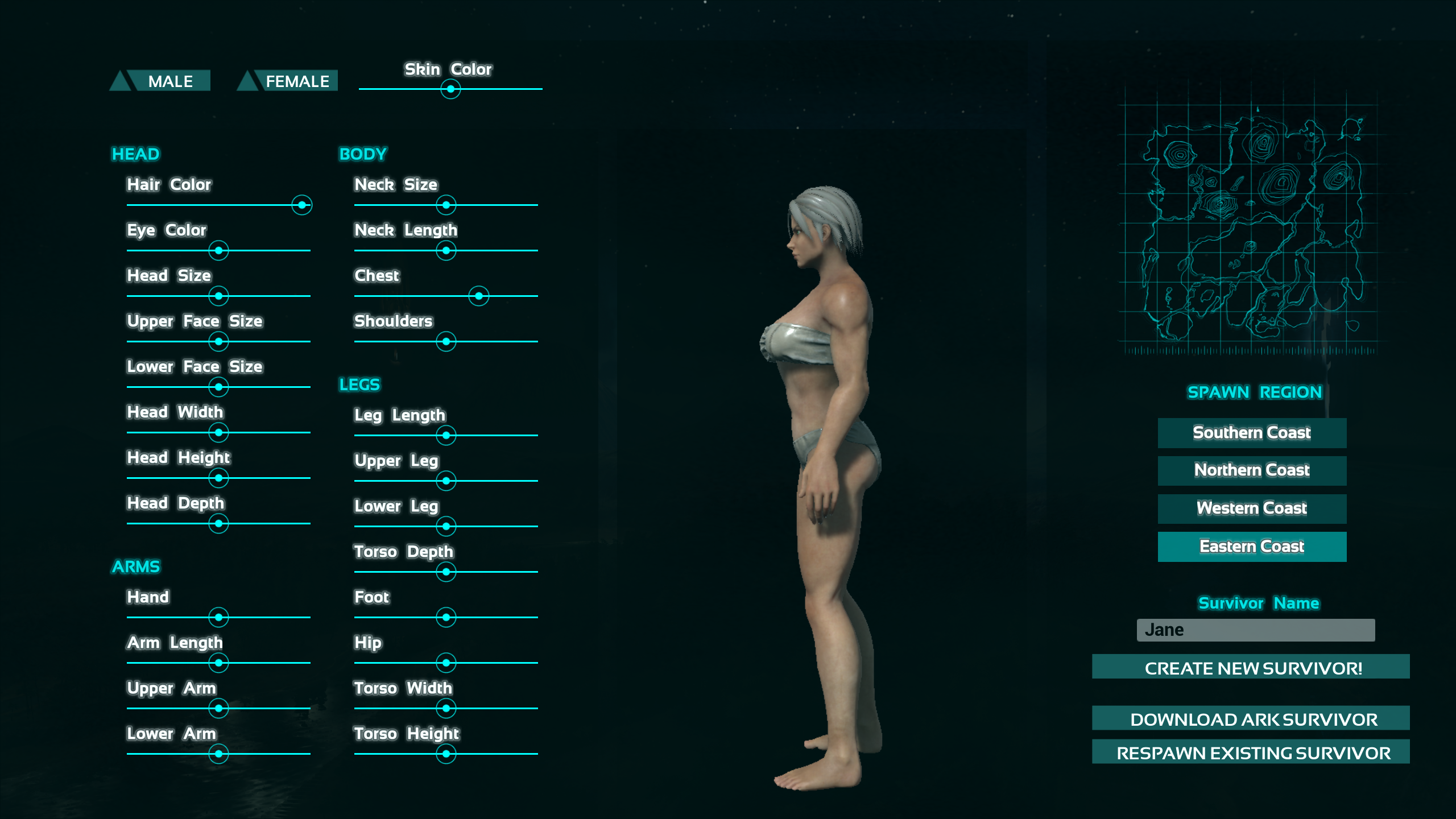Choose the FEMALE gender button

(296, 81)
